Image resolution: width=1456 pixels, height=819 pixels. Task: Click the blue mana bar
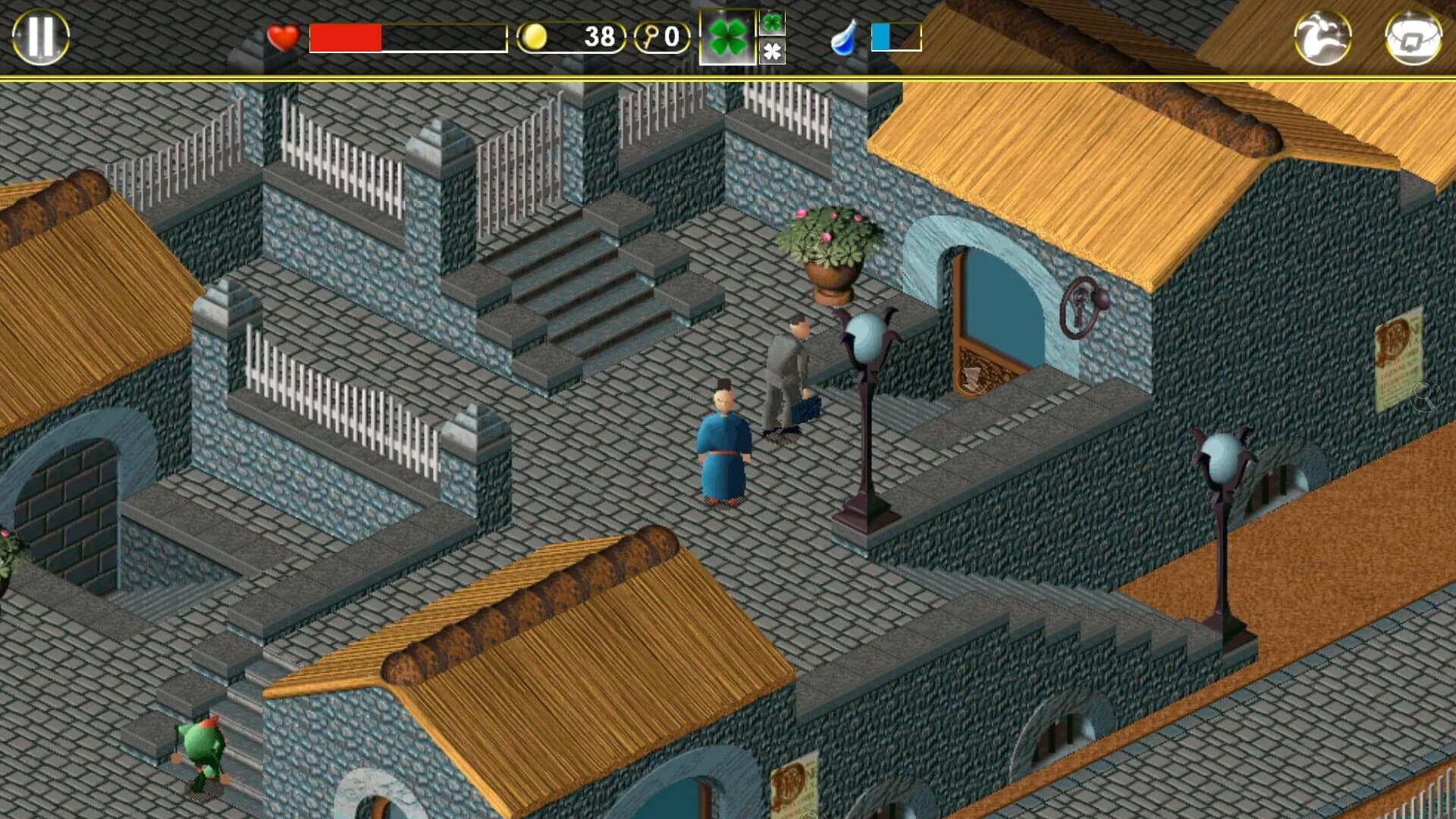pyautogui.click(x=882, y=35)
